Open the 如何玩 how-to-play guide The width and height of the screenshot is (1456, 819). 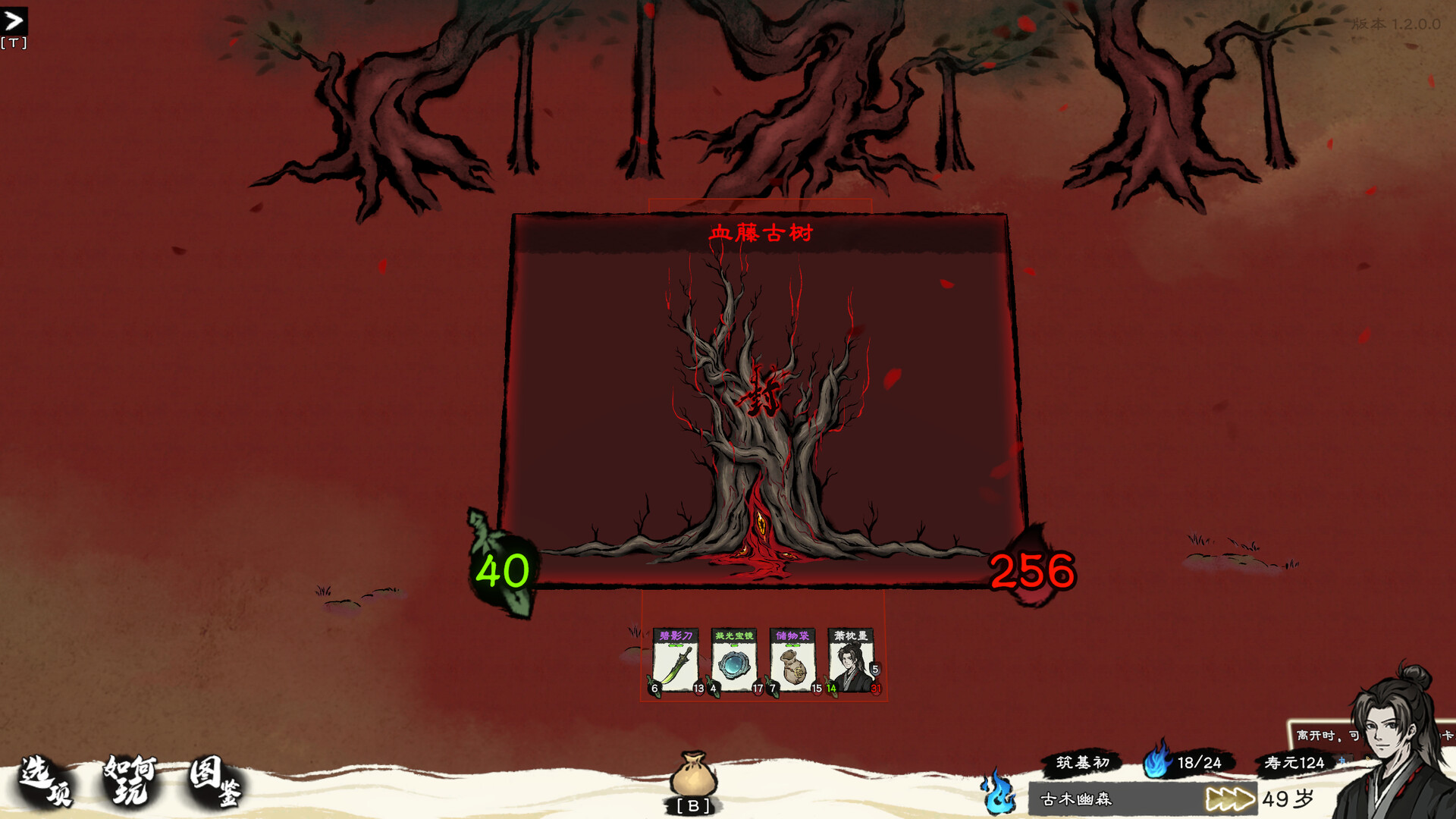pos(132,780)
